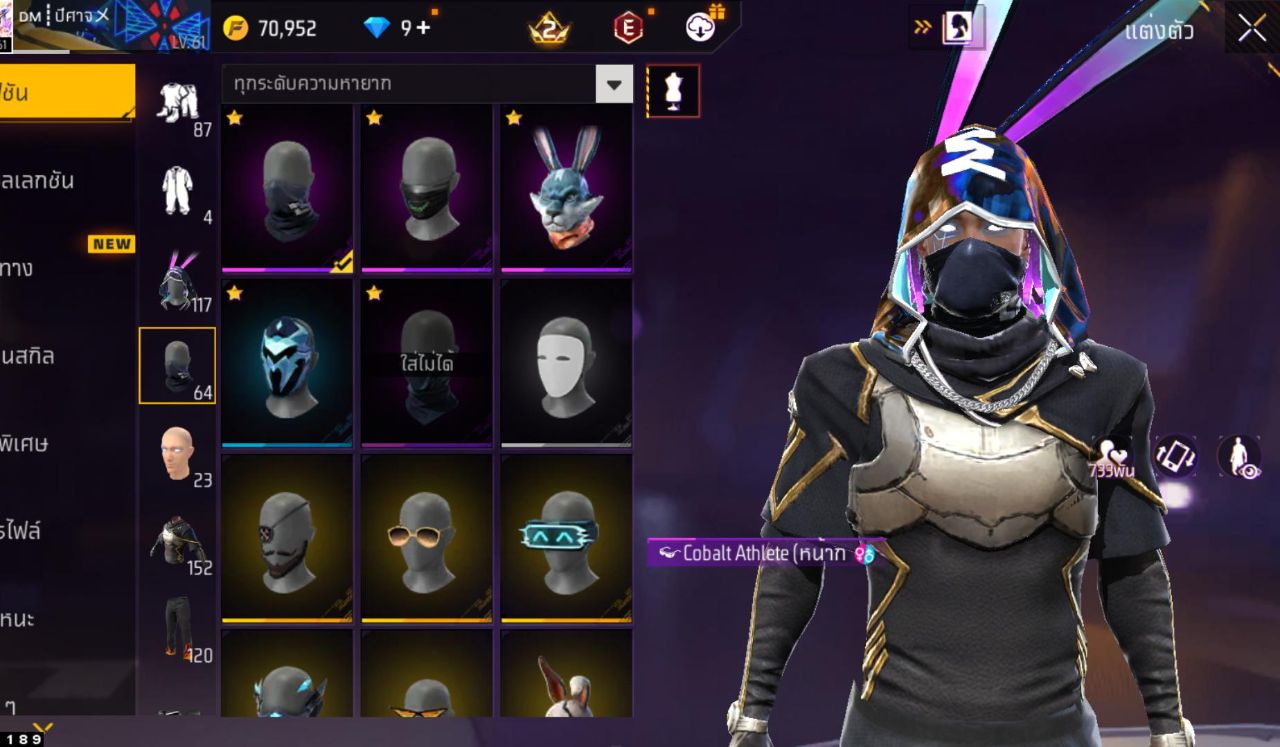Viewport: 1280px width, 747px height.
Task: Open the gift cloud icon in top bar
Action: [699, 28]
